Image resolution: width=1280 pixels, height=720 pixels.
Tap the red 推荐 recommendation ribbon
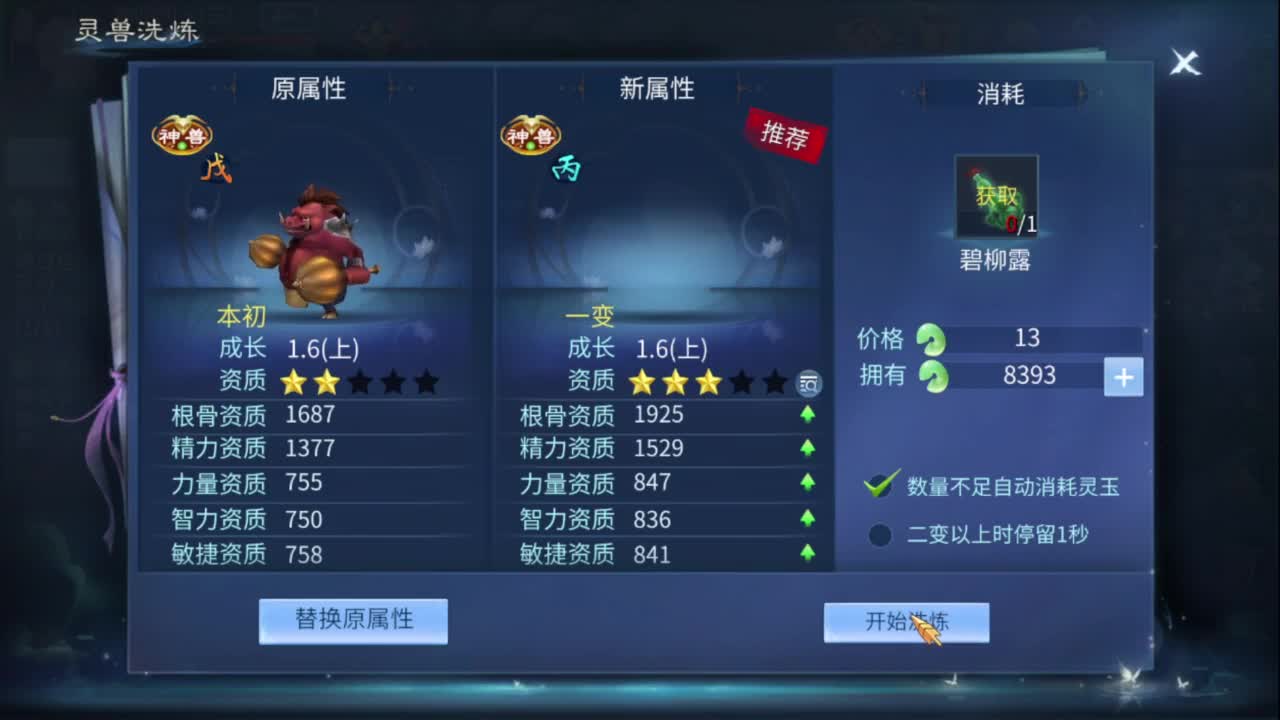point(786,140)
